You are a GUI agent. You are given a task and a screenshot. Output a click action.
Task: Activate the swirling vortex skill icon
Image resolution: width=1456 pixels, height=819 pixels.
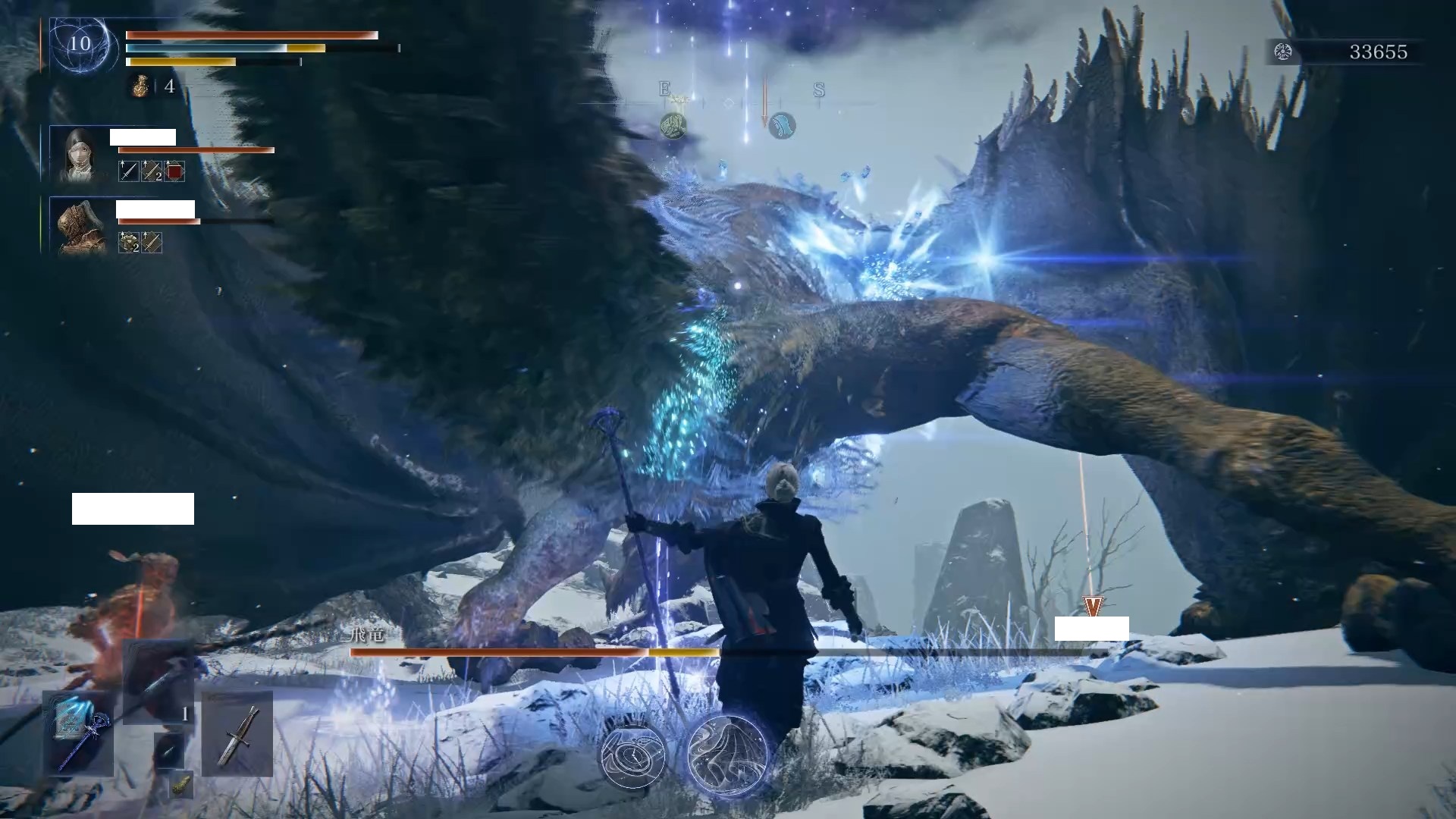pyautogui.click(x=633, y=754)
